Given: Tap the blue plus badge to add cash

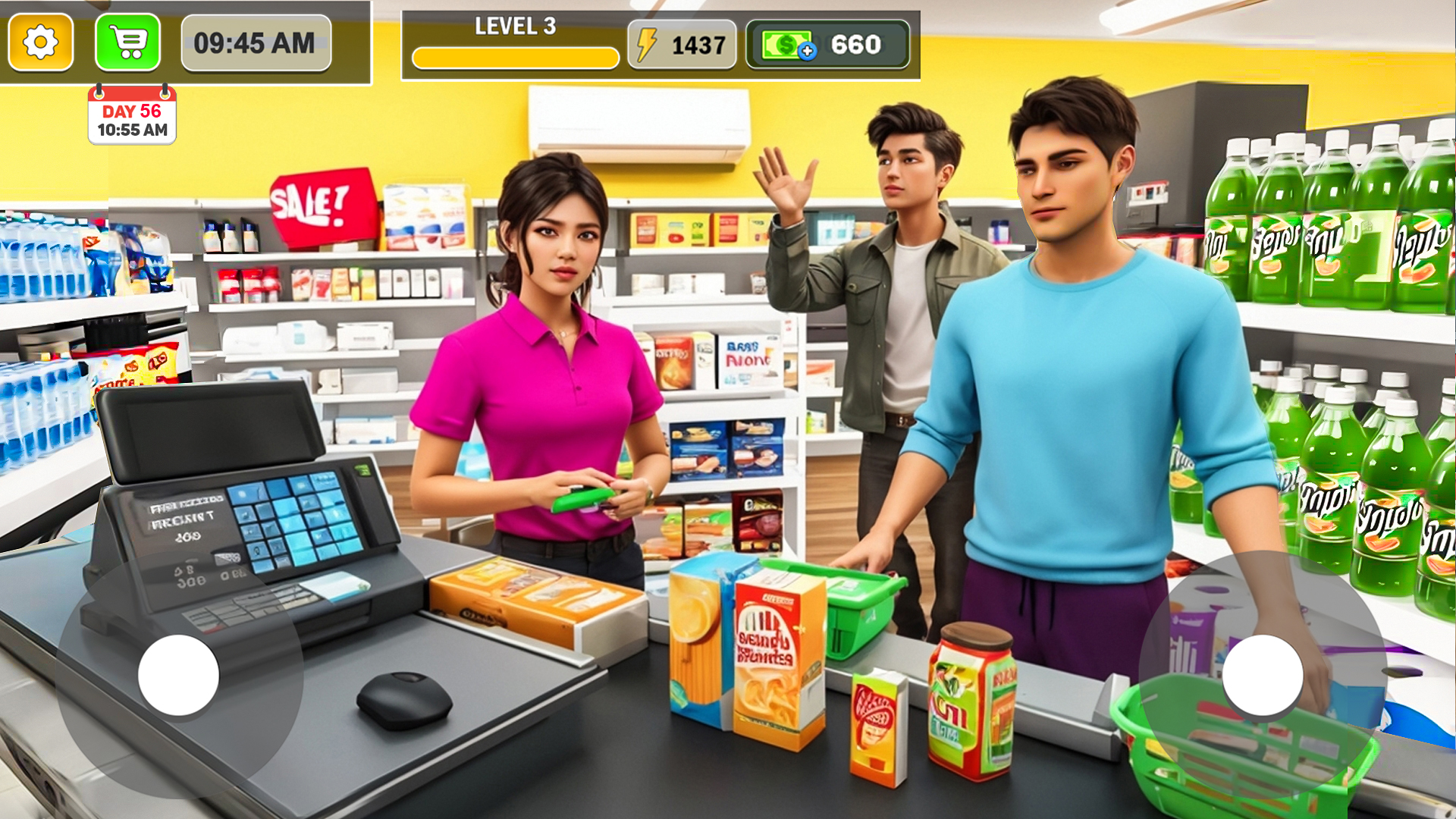Looking at the screenshot, I should [x=808, y=52].
